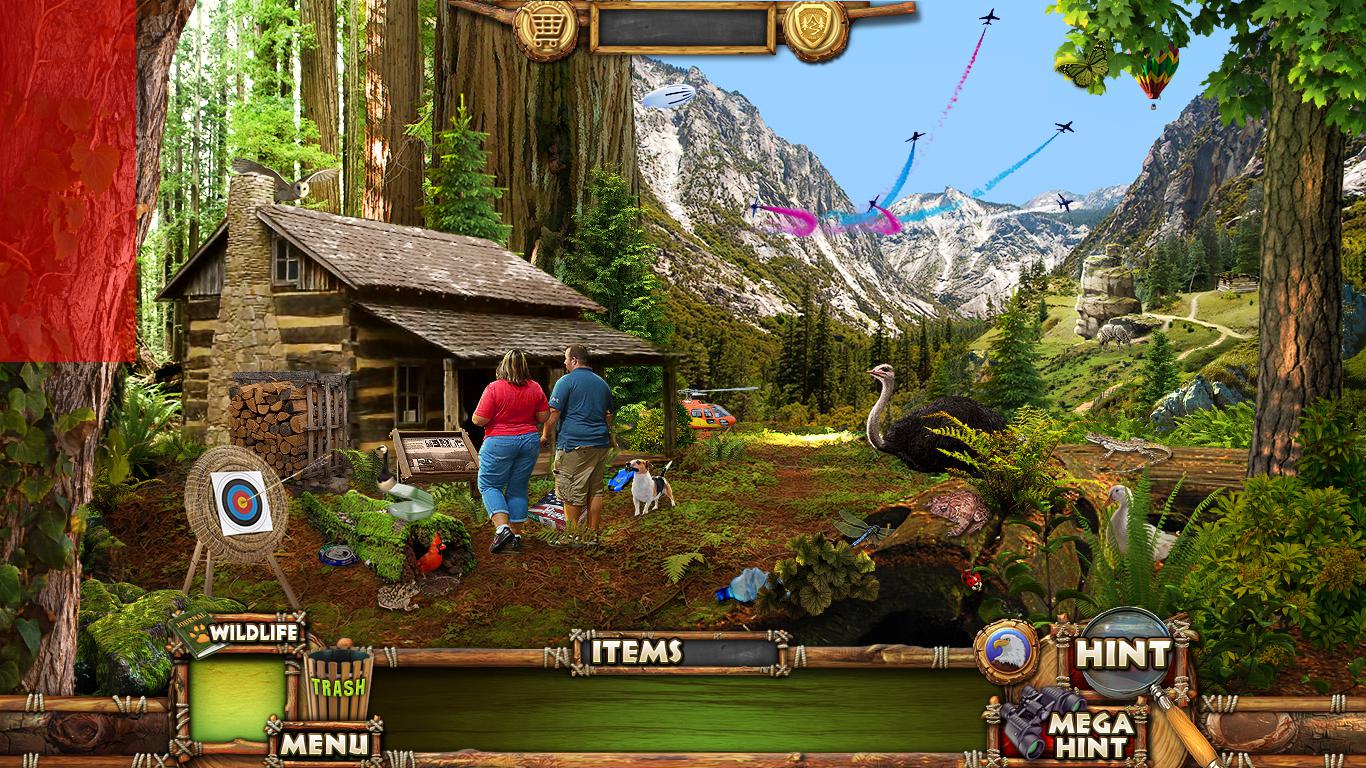This screenshot has height=768, width=1366.
Task: Select the Trash can
Action: [x=338, y=685]
